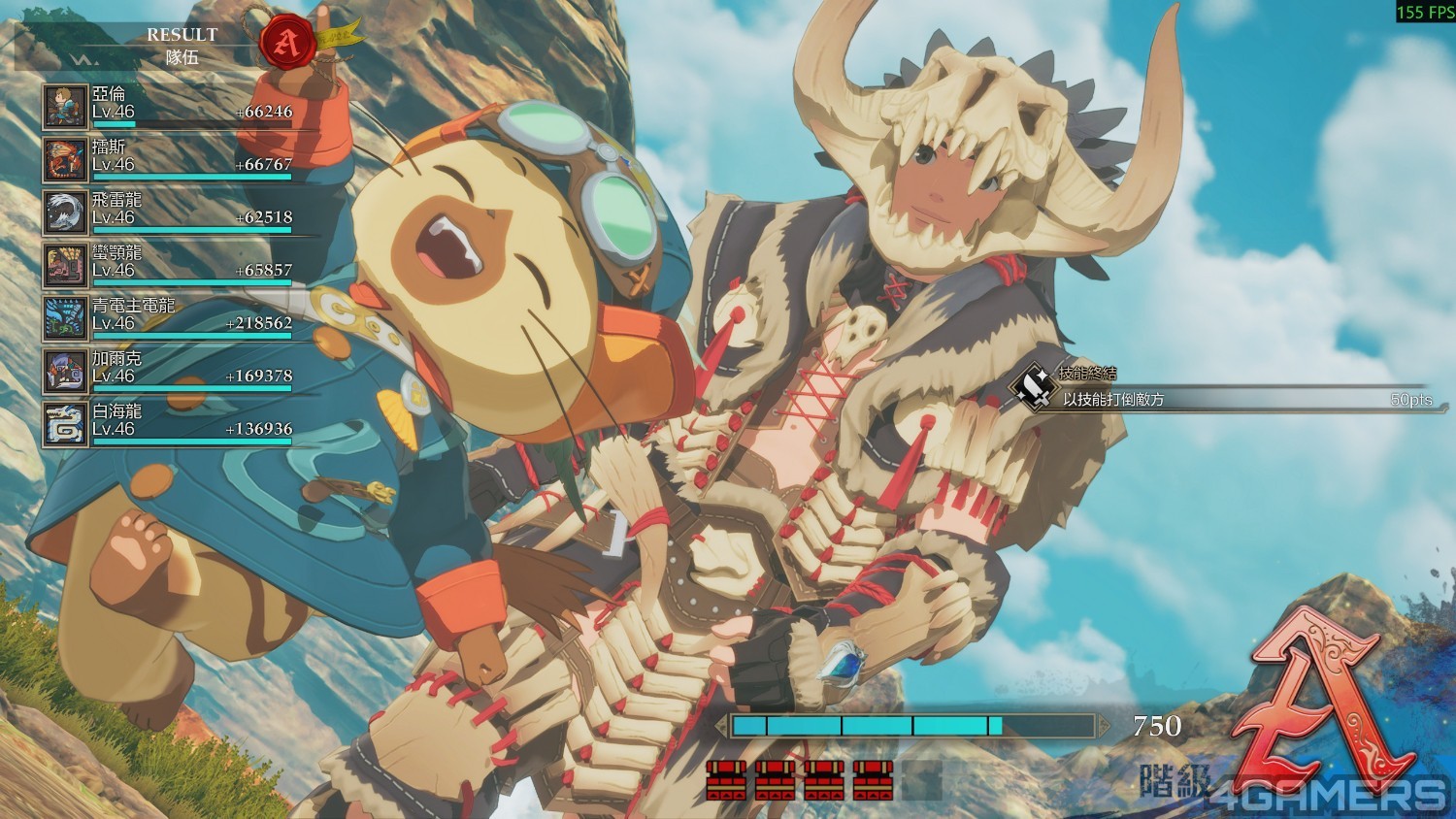Choose the 擂斯 monster row

[x=167, y=159]
